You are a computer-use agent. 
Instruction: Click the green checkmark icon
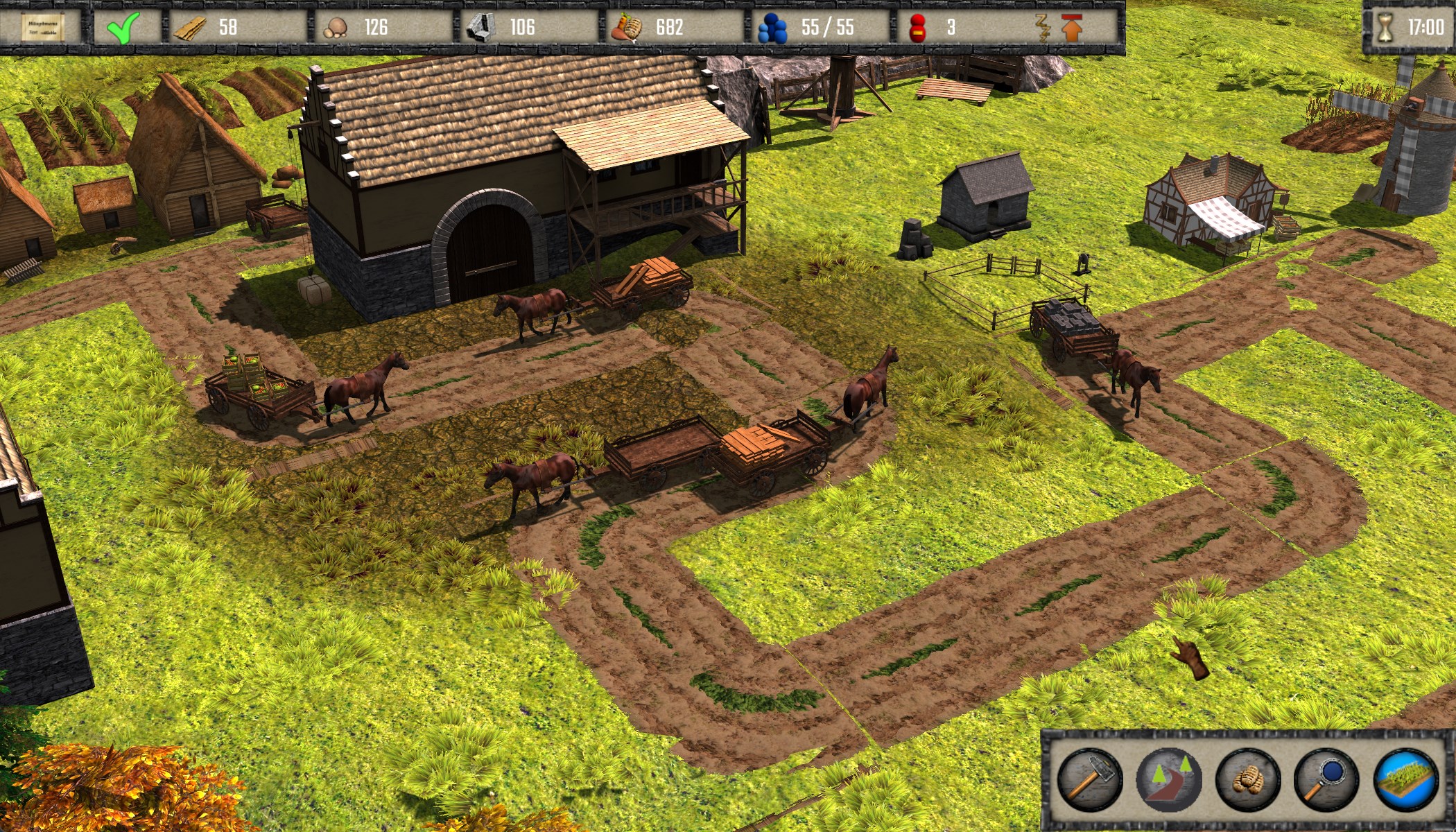click(123, 28)
